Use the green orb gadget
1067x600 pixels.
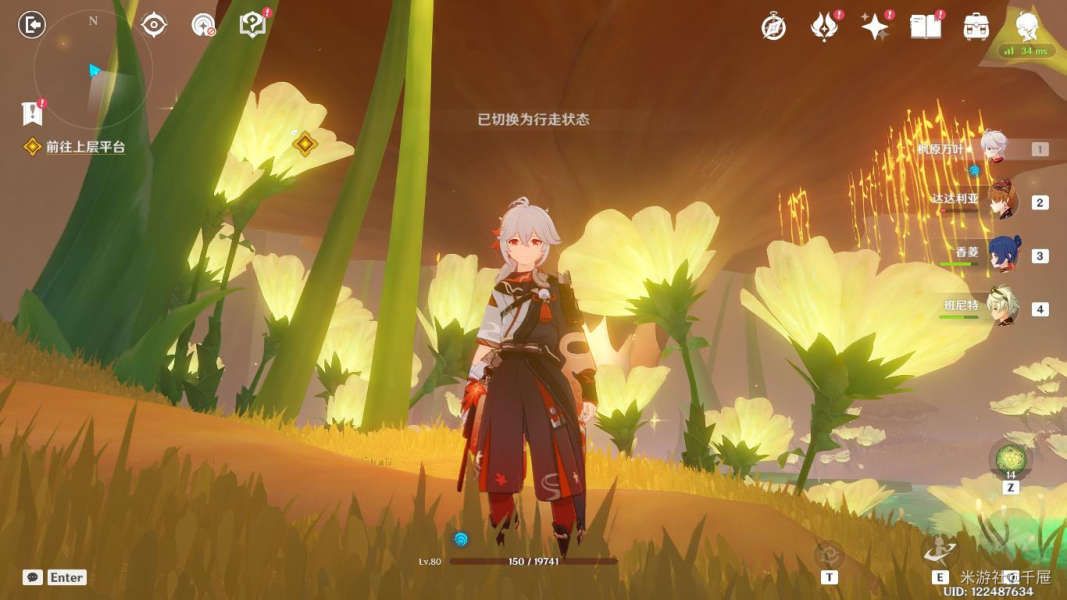[1010, 459]
